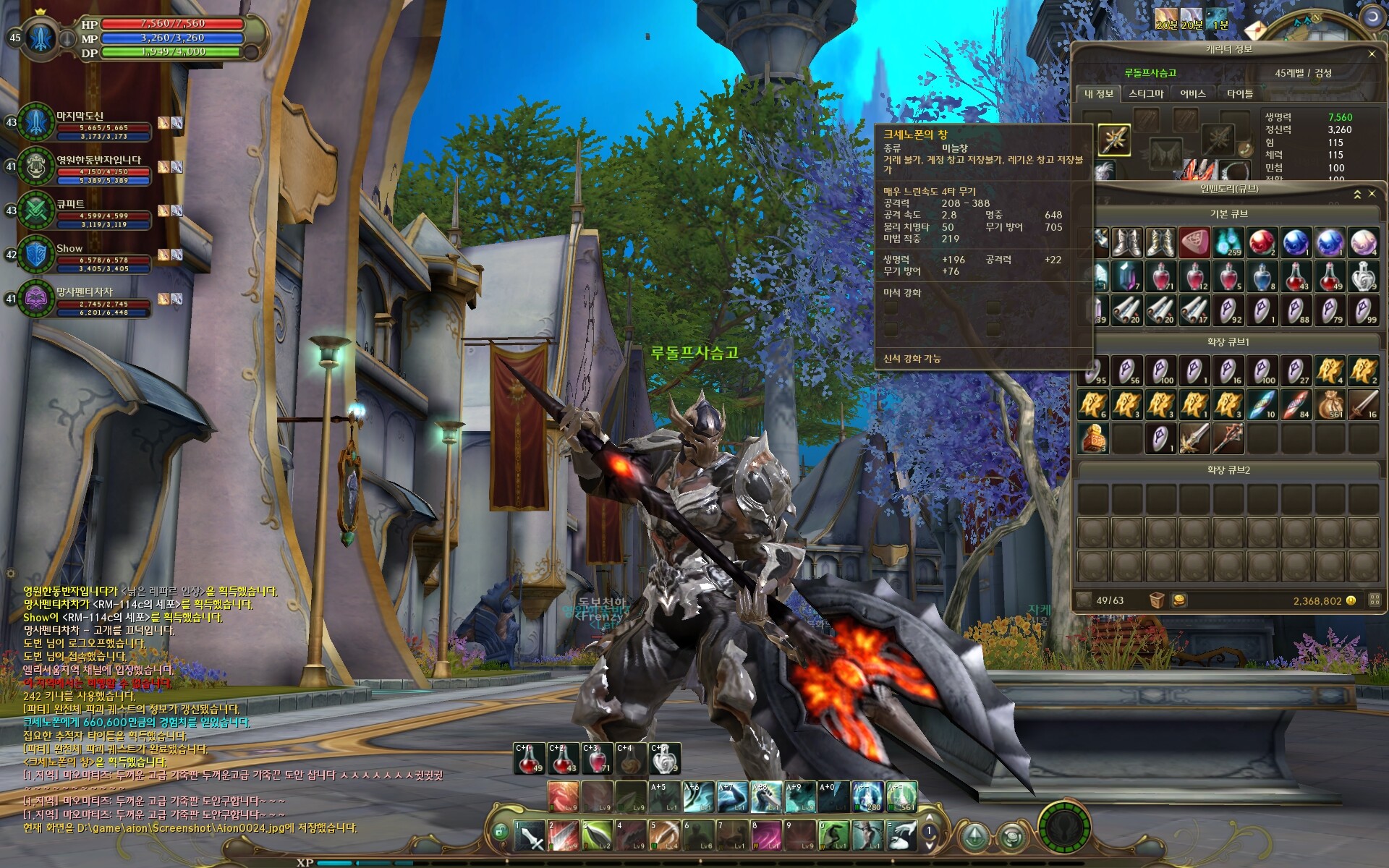The image size is (1389, 868).
Task: Close the character info window
Action: click(1372, 54)
